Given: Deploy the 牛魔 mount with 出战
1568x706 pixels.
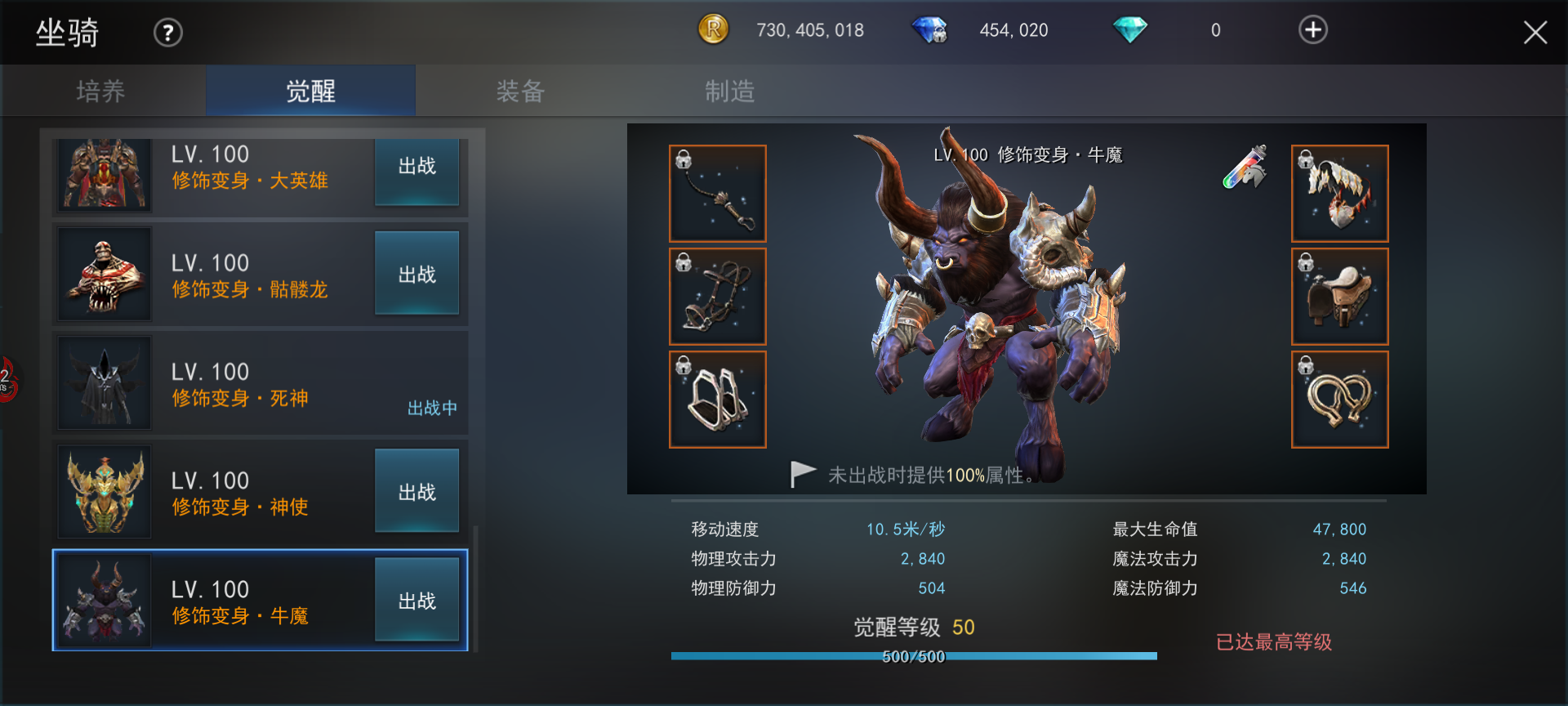Looking at the screenshot, I should pyautogui.click(x=416, y=601).
